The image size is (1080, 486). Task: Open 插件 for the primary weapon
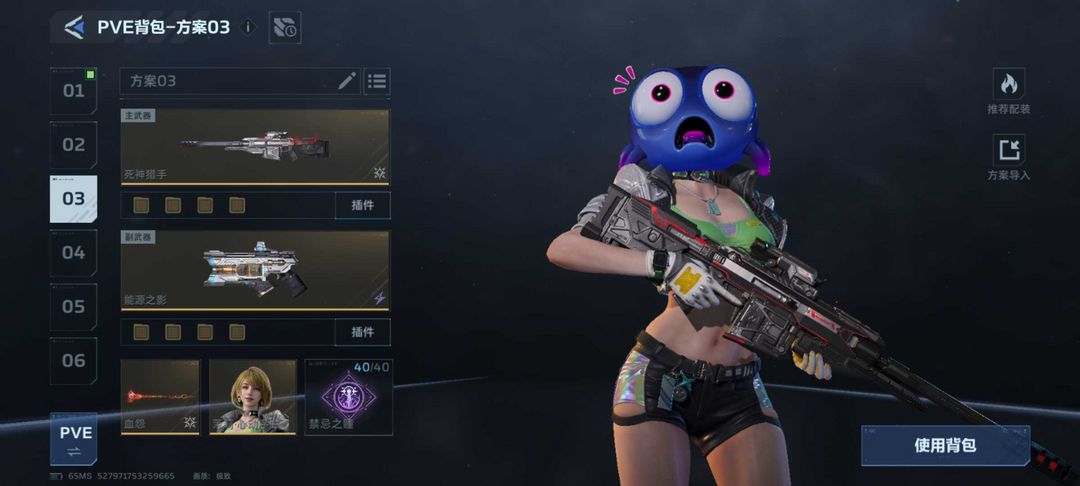tap(362, 205)
